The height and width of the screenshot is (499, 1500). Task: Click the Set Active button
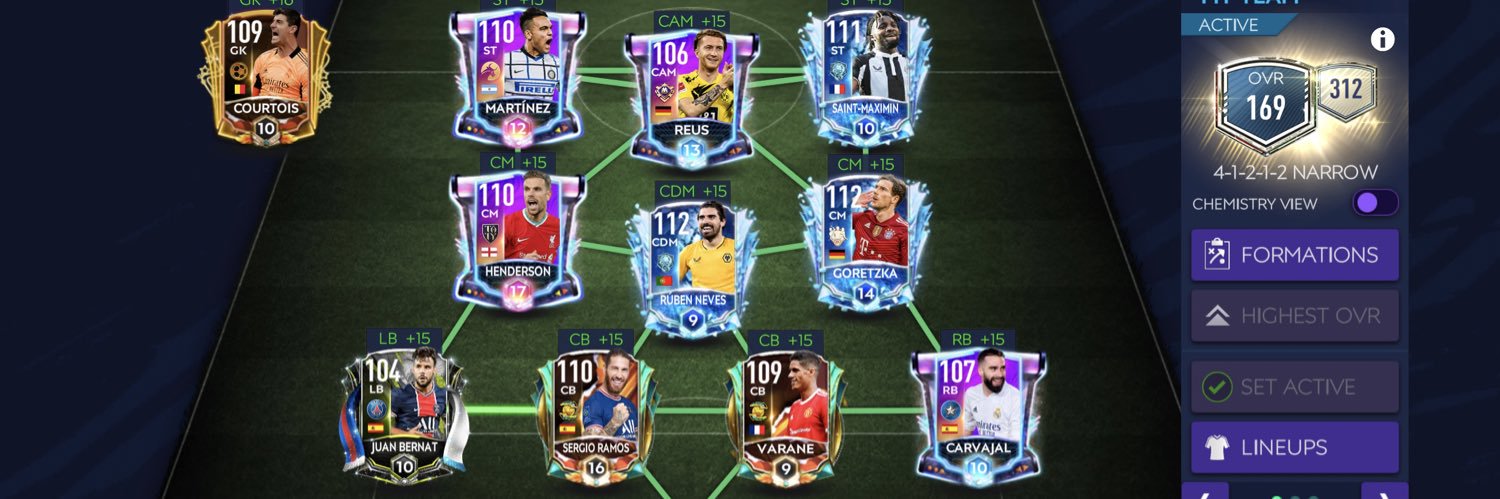(x=1294, y=387)
